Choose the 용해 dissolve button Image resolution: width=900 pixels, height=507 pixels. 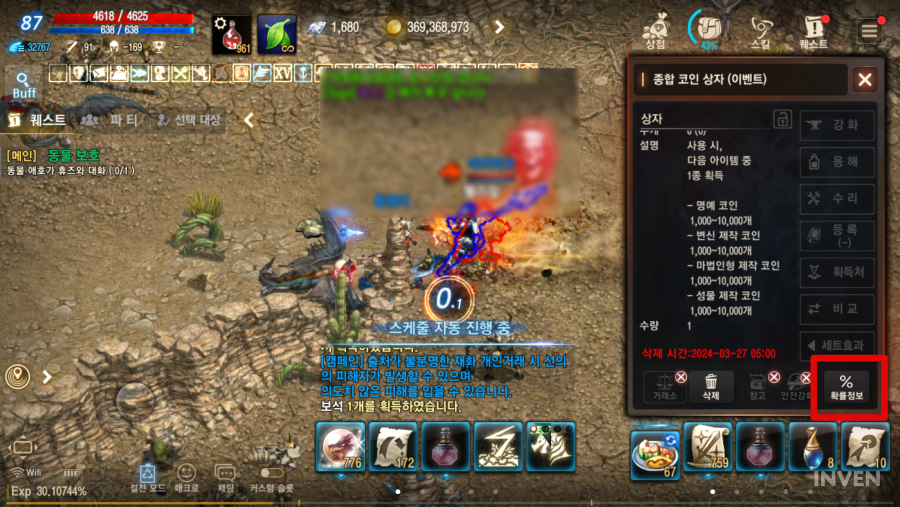837,162
